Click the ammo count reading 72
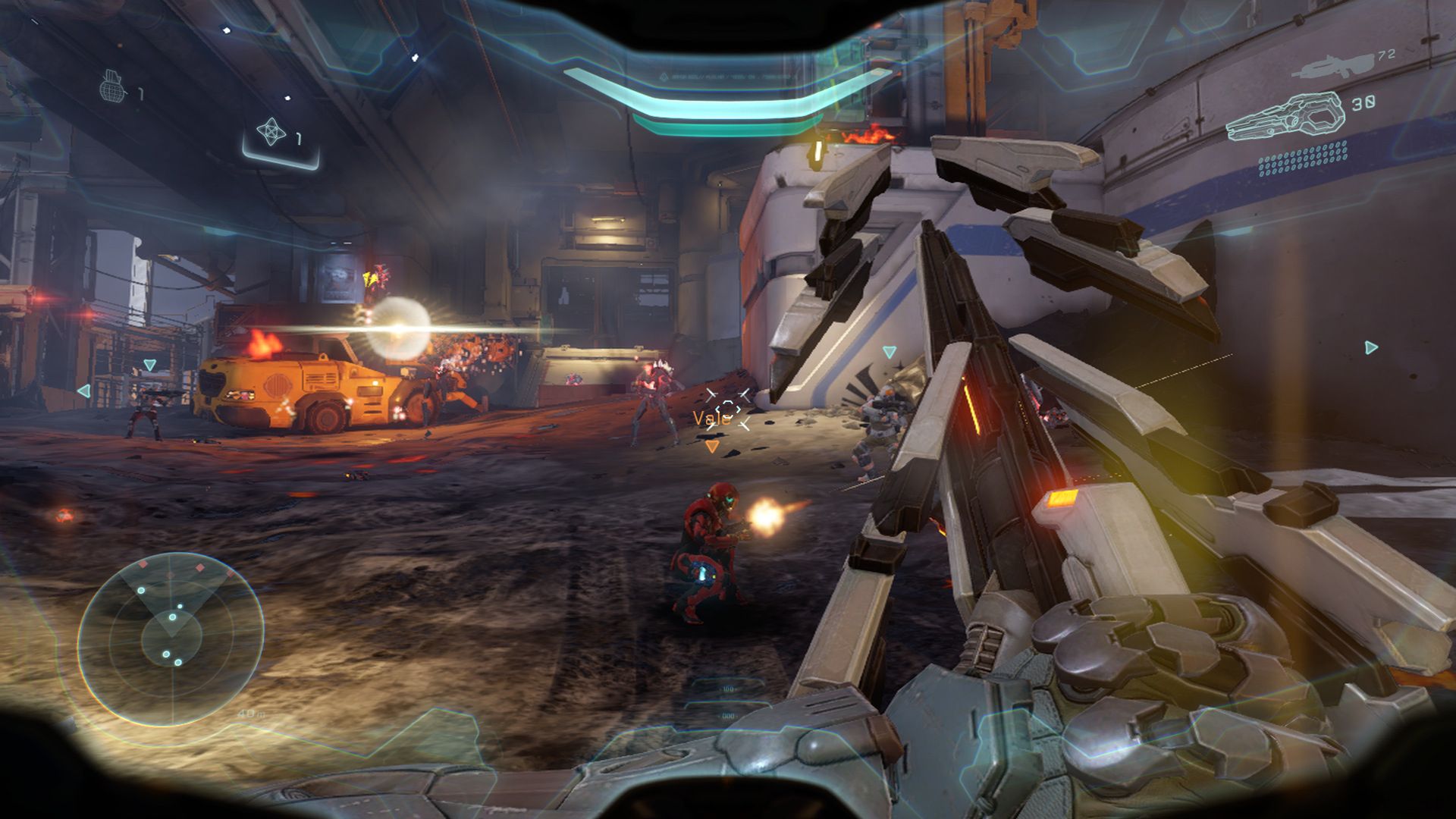Screen dimensions: 1456x819 [1387, 55]
